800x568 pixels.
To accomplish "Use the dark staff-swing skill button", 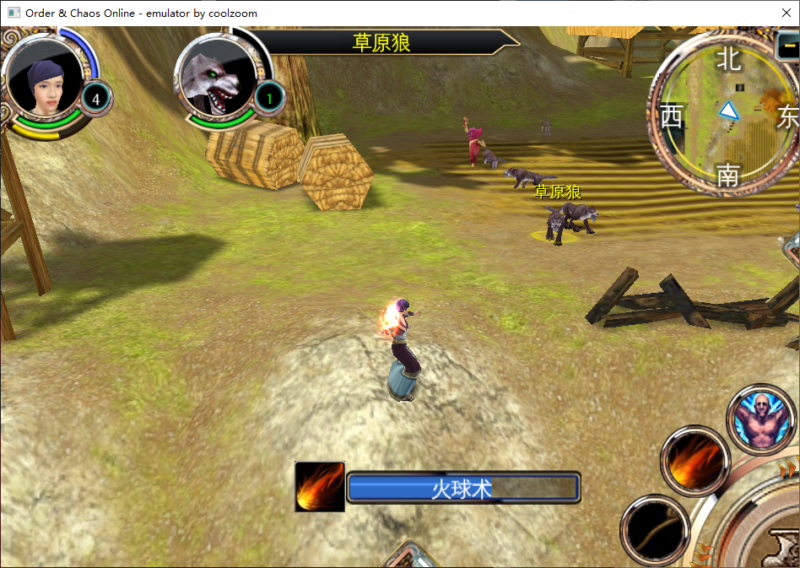I will pyautogui.click(x=654, y=528).
